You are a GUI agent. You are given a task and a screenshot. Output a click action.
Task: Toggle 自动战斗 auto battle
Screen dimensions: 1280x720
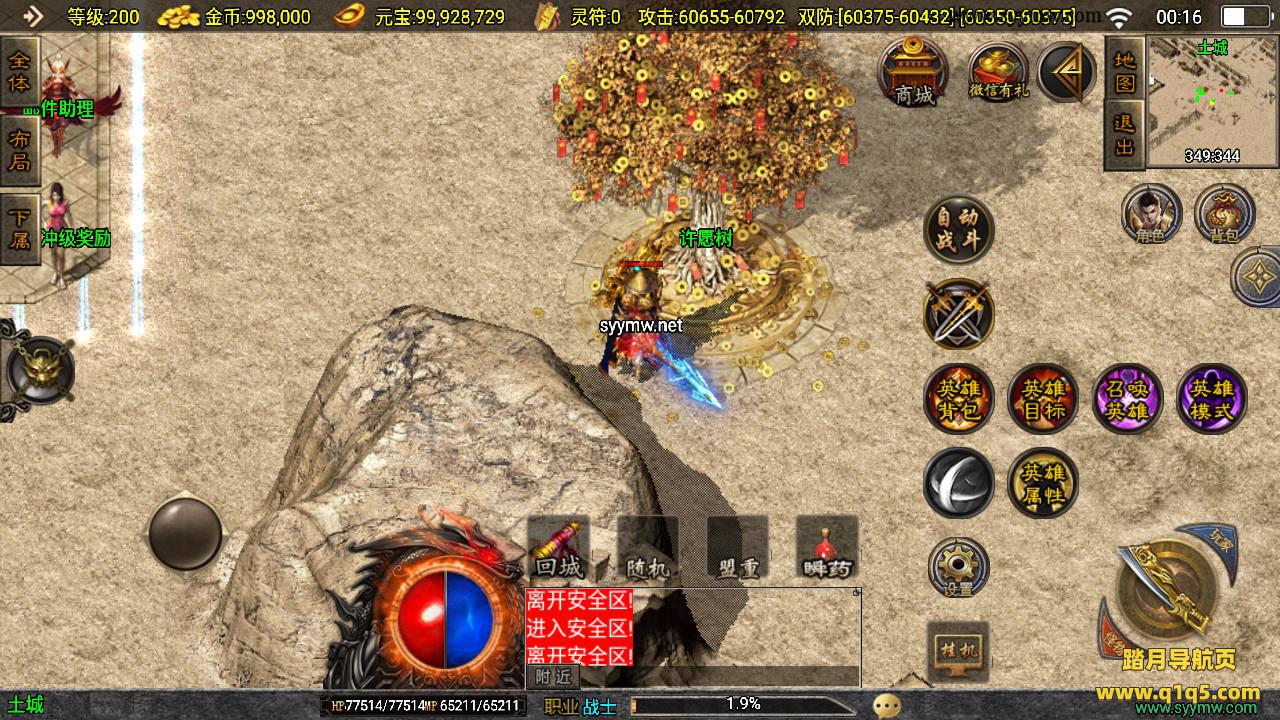(958, 230)
